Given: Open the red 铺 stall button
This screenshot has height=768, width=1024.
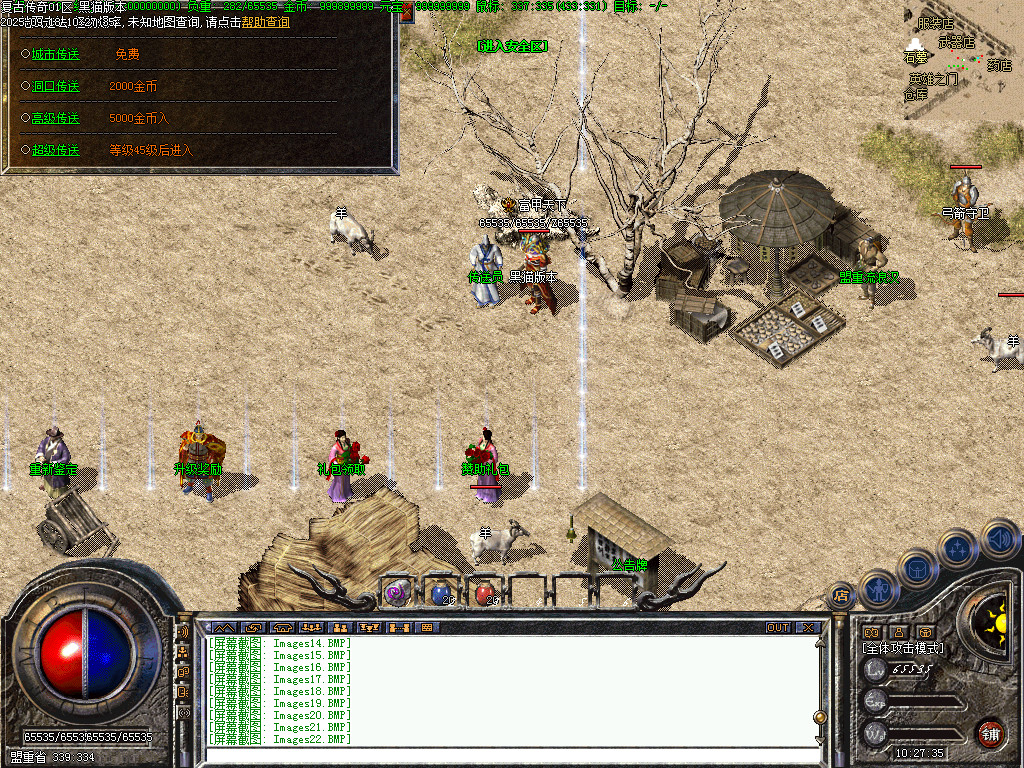Looking at the screenshot, I should 990,732.
